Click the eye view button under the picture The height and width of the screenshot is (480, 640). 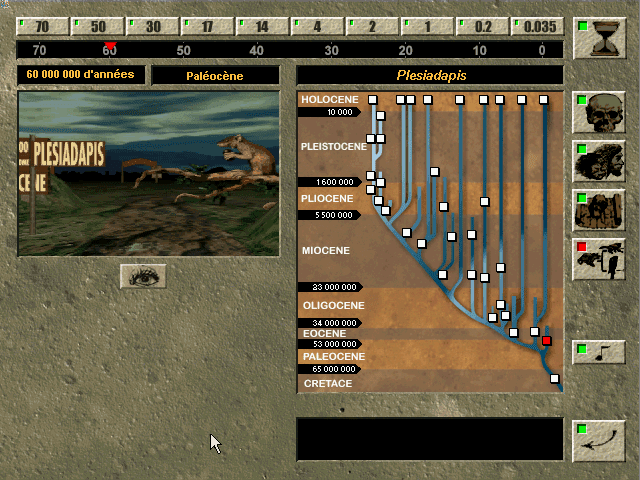143,276
